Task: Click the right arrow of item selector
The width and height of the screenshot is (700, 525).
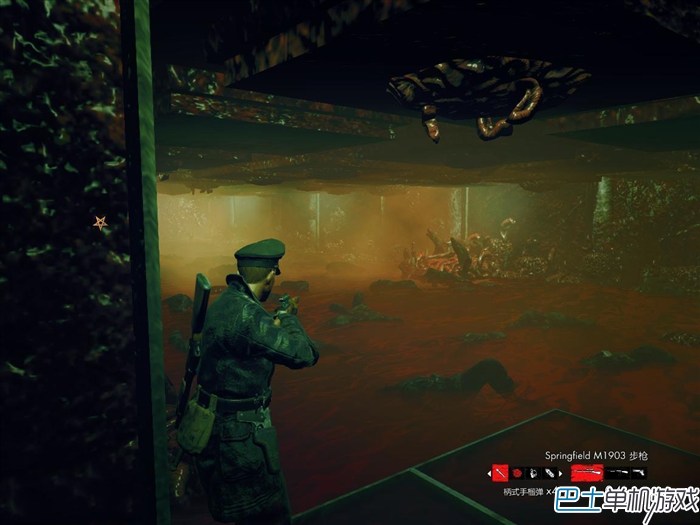Action: pyautogui.click(x=560, y=474)
